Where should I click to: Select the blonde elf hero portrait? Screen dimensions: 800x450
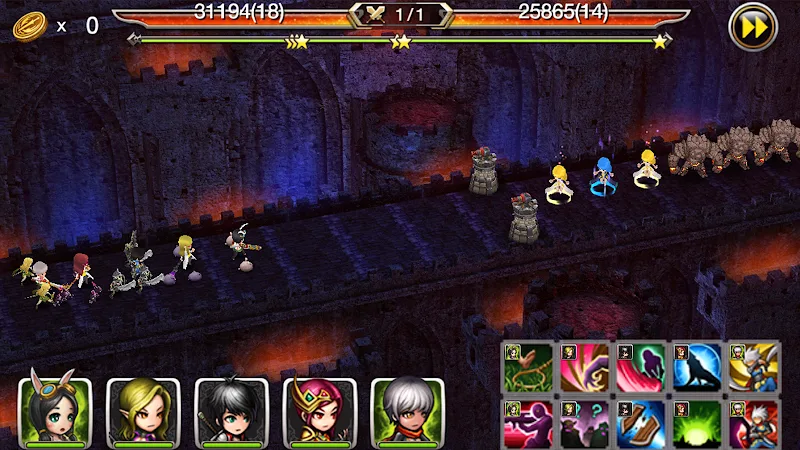(142, 411)
